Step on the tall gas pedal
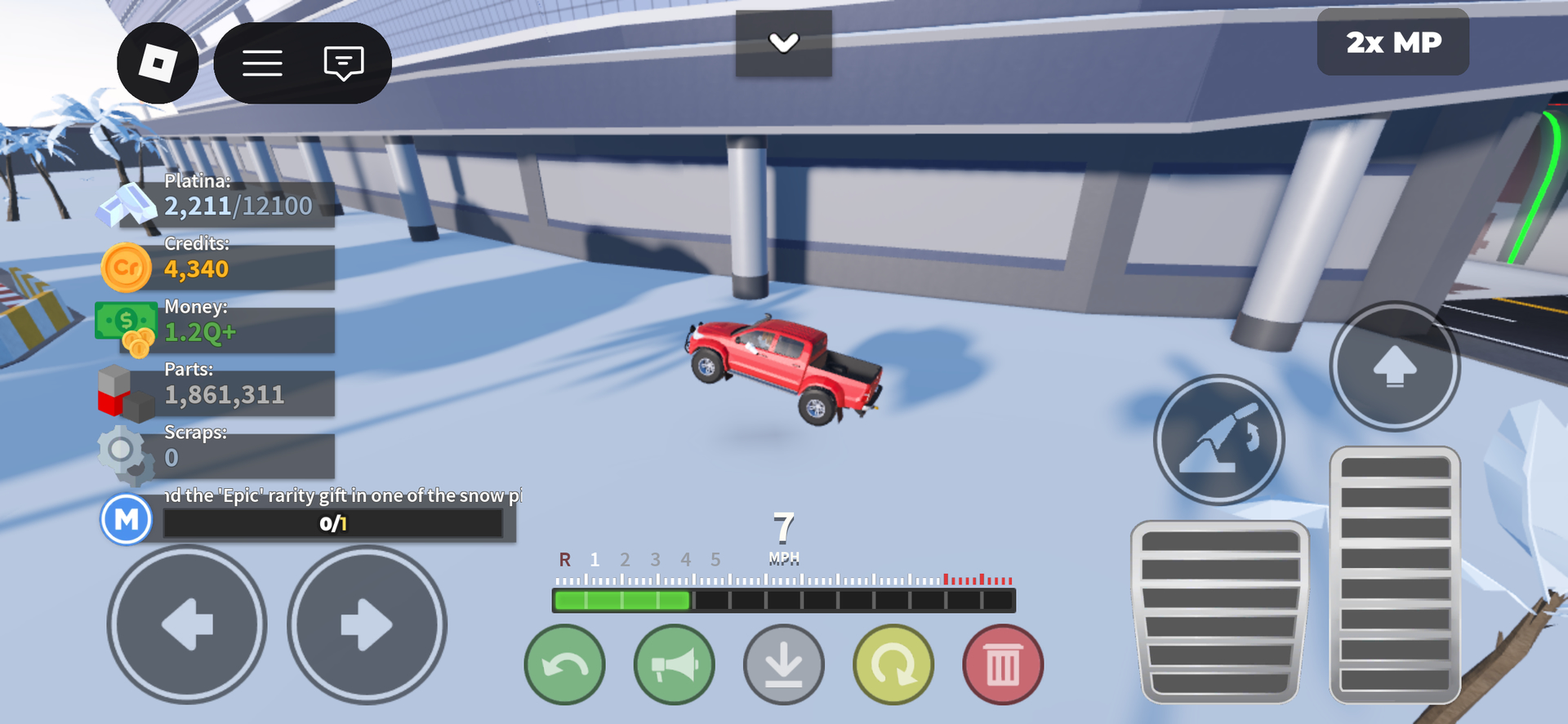Image resolution: width=1568 pixels, height=724 pixels. click(x=1395, y=575)
